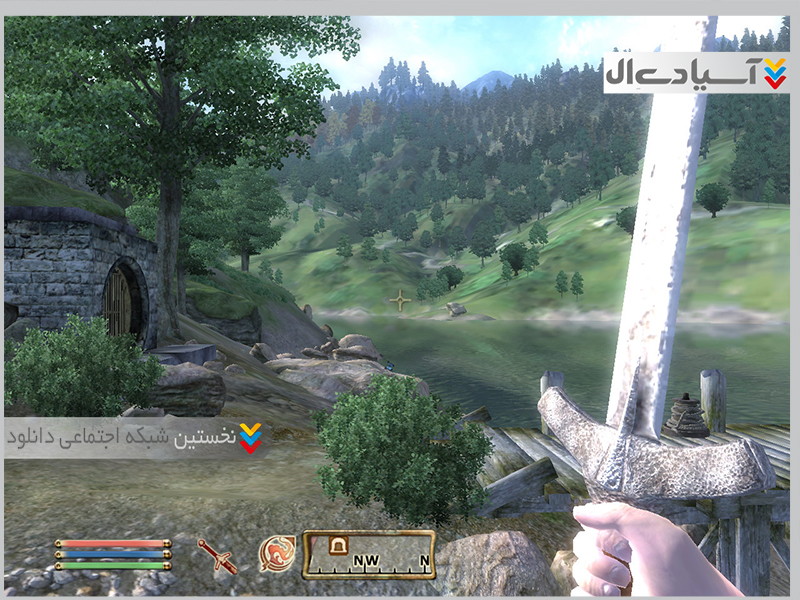Click the equipped sword weapon icon
The image size is (800, 600).
tap(217, 555)
